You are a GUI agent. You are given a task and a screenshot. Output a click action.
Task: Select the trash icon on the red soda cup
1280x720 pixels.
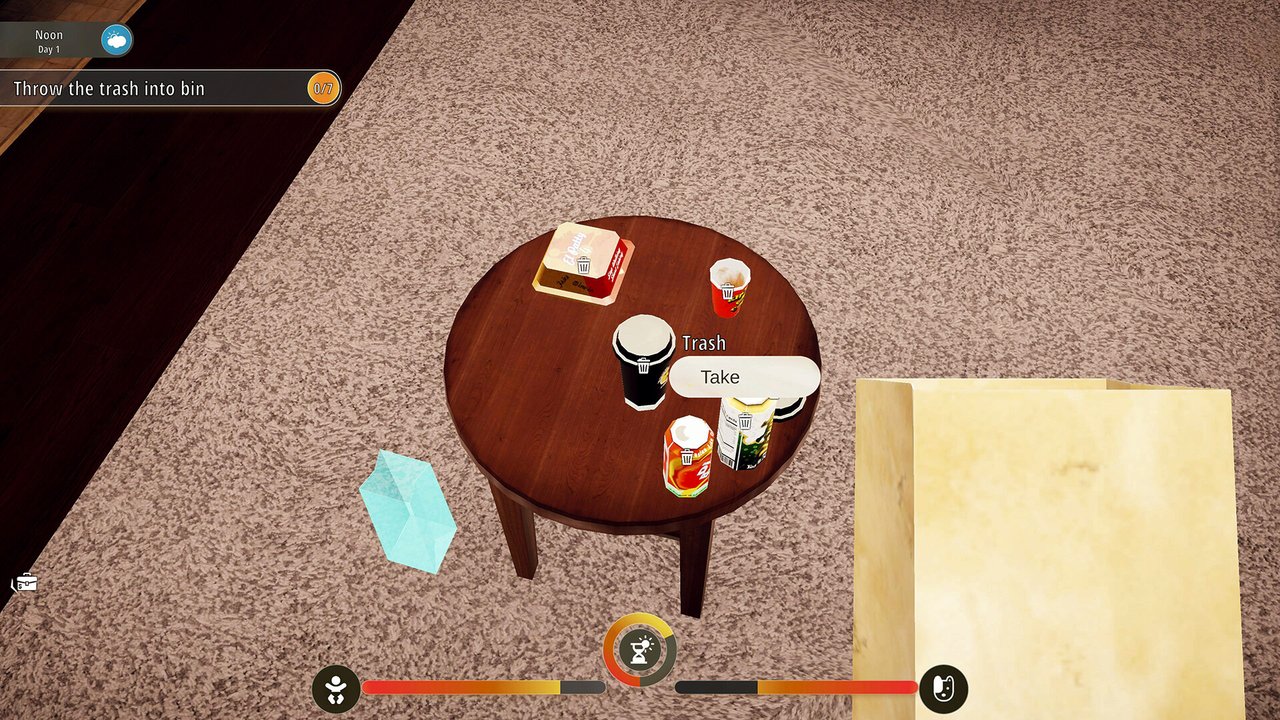click(x=727, y=291)
